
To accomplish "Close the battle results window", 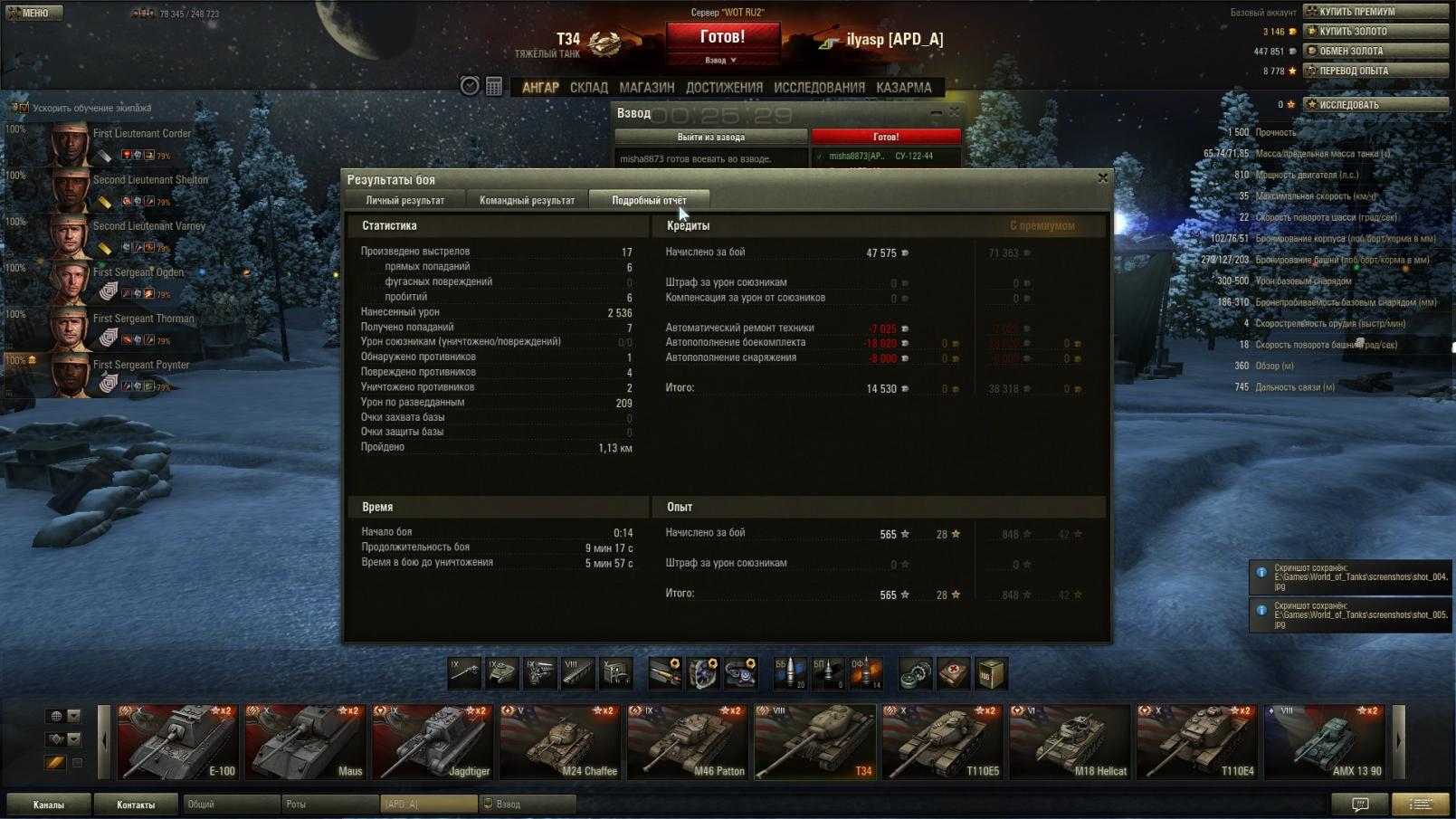I will coord(1102,178).
